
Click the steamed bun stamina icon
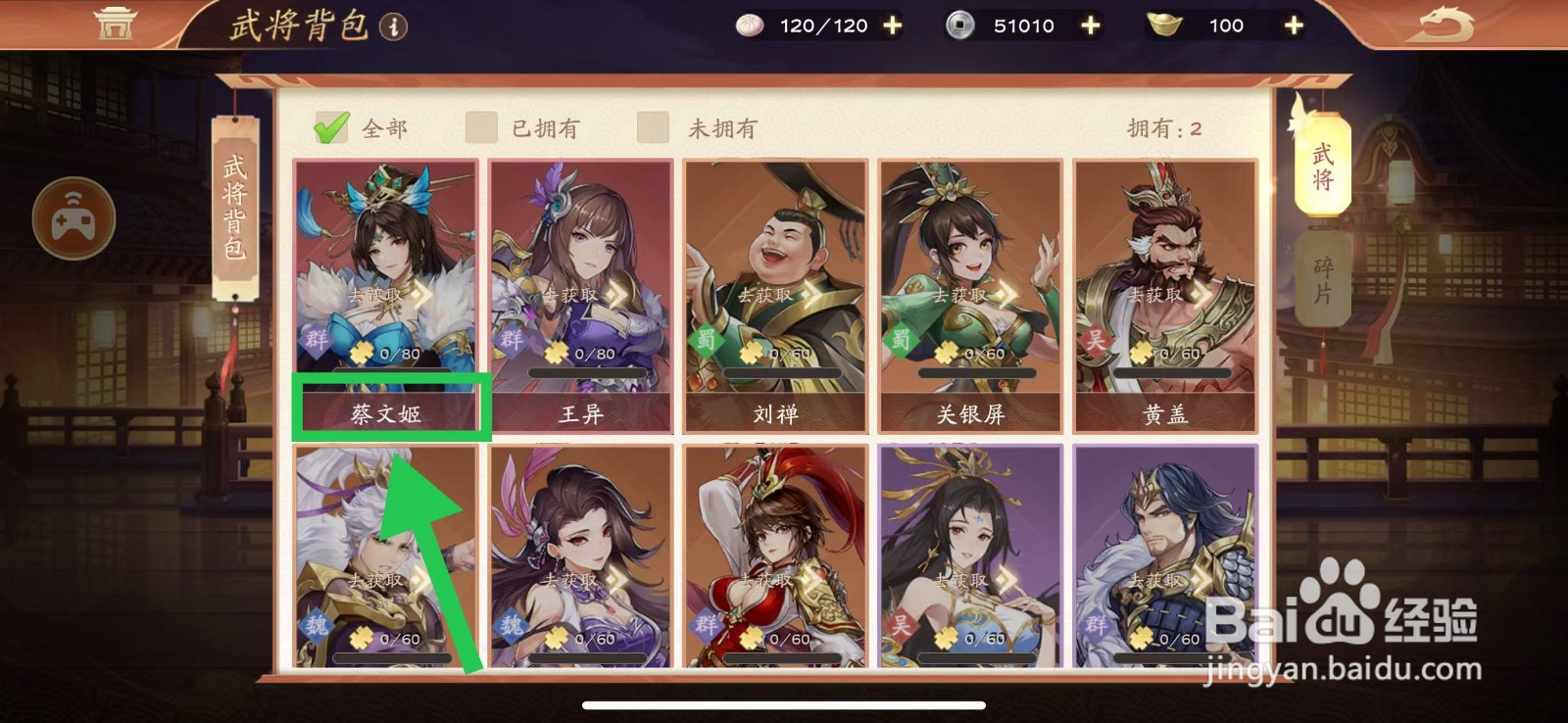coord(749,25)
